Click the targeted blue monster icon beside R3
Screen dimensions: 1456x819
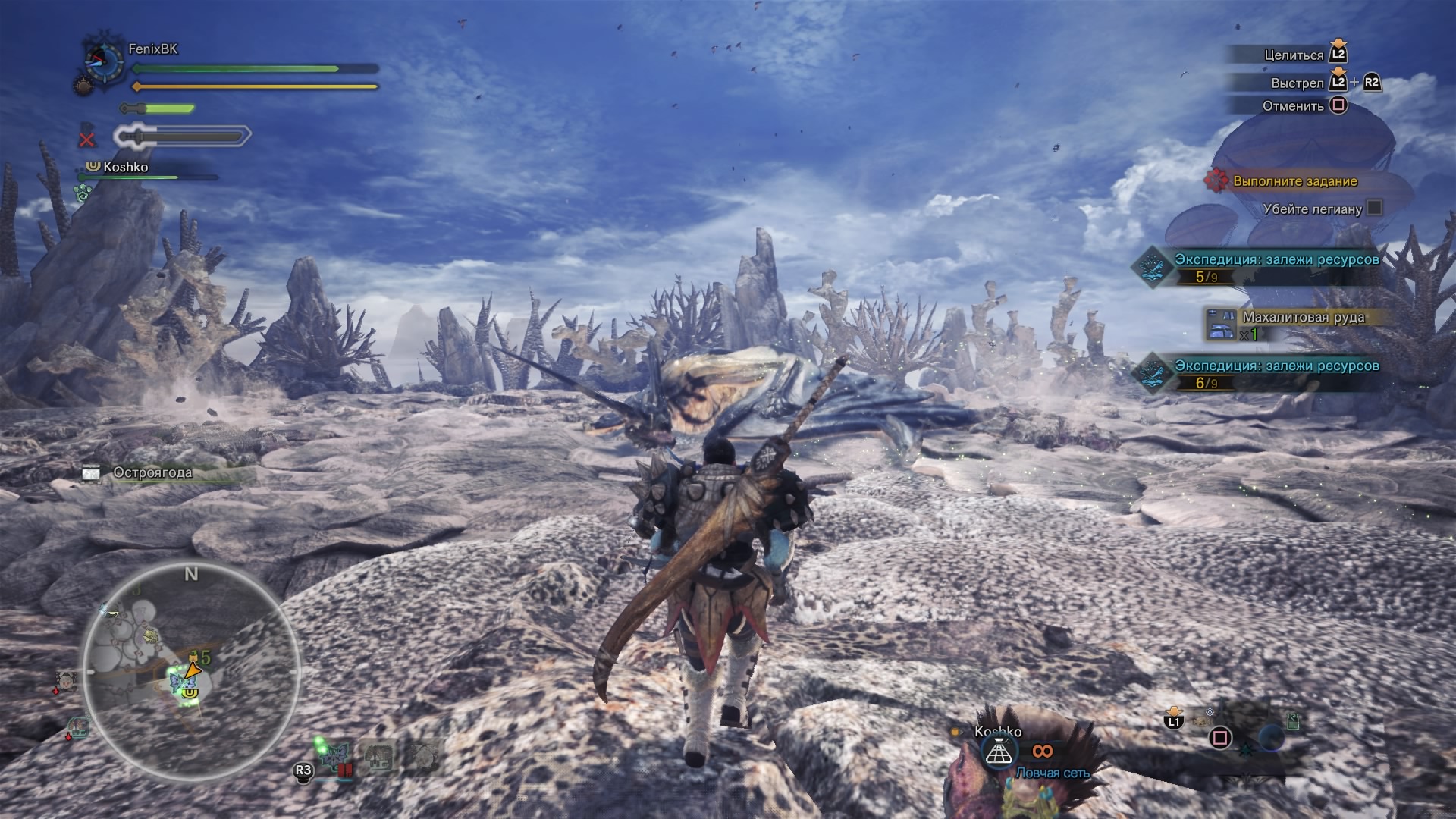[334, 758]
